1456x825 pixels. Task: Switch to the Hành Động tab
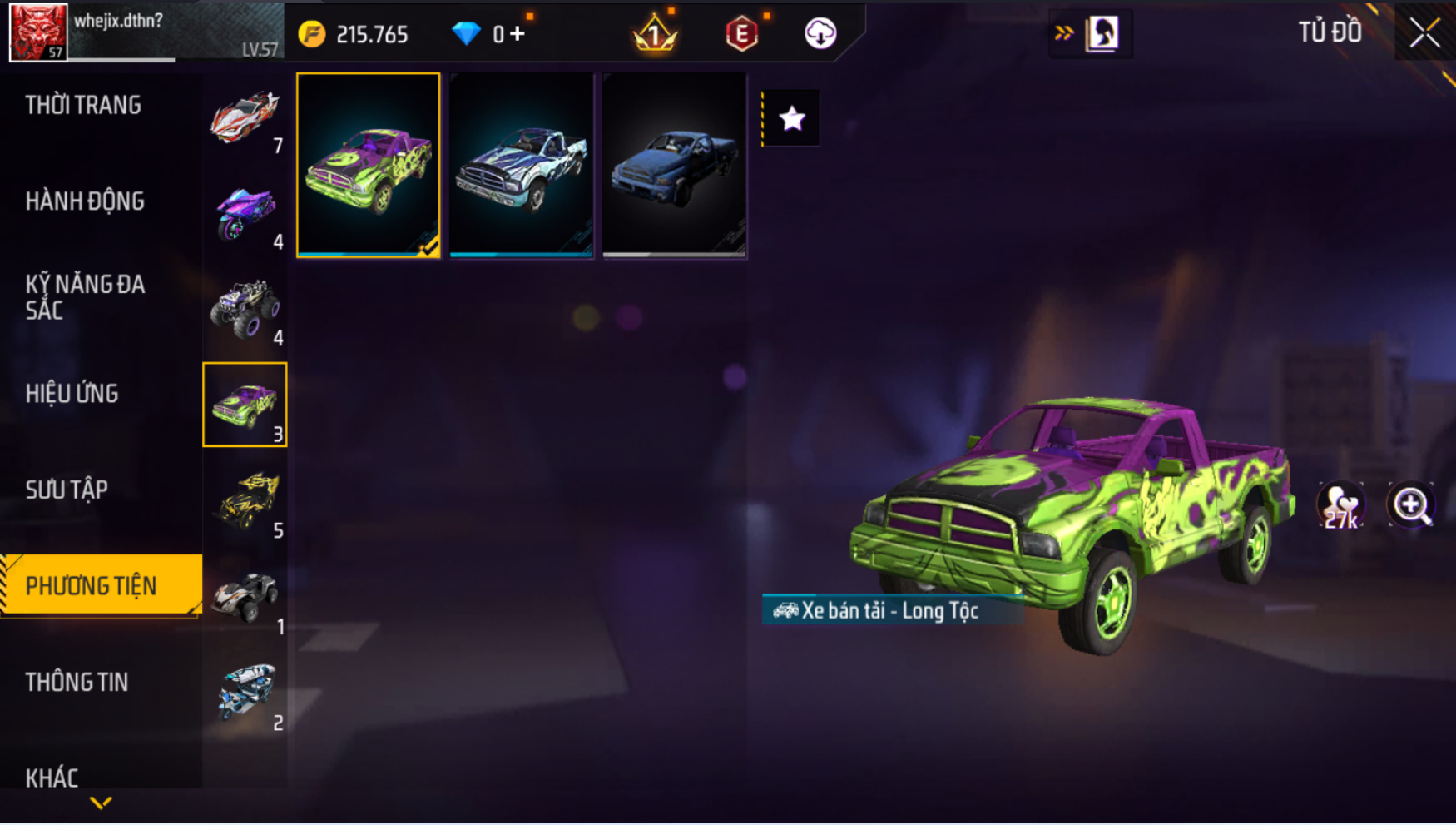click(x=85, y=201)
